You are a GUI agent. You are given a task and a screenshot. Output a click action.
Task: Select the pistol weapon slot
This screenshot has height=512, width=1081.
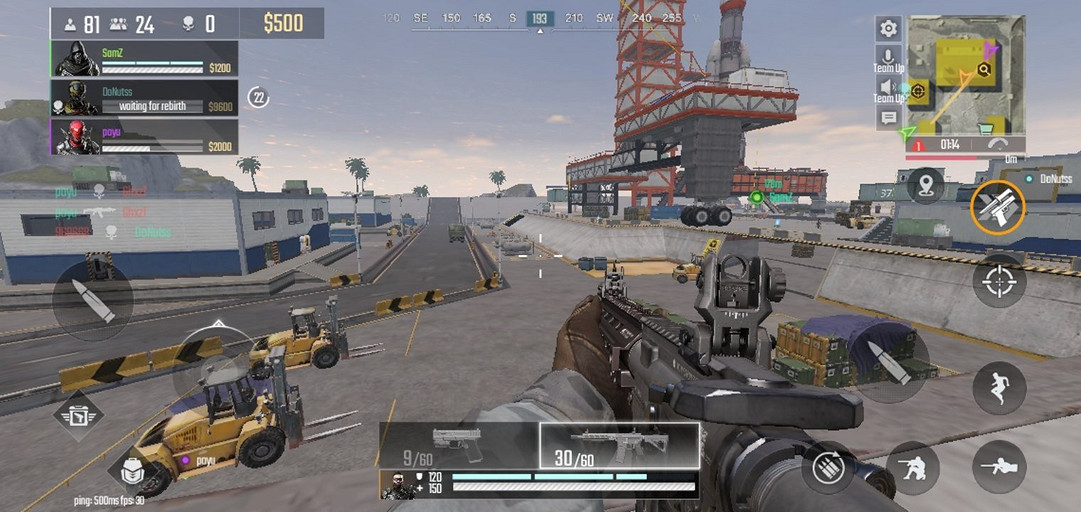[458, 446]
